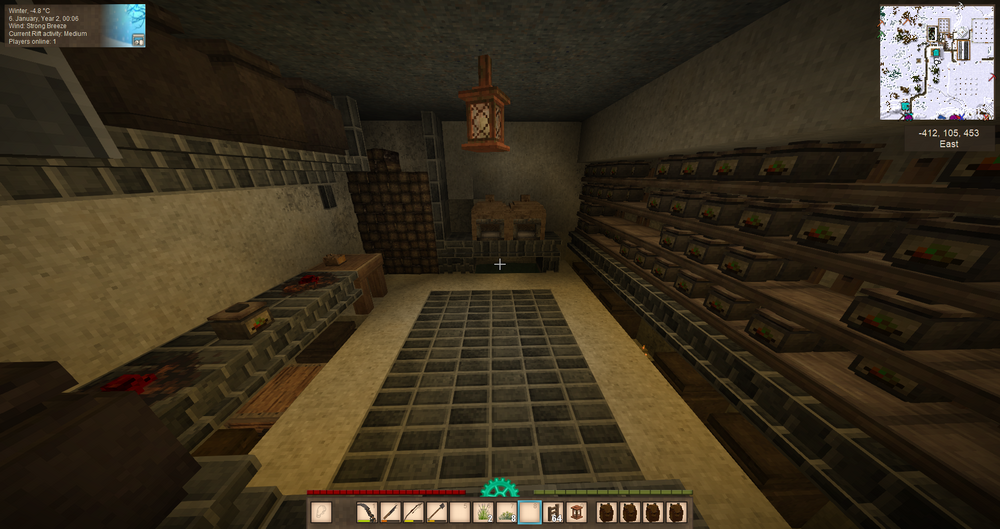Equip the lantern from the hotbar
Viewport: 1000px width, 529px height.
click(x=575, y=513)
